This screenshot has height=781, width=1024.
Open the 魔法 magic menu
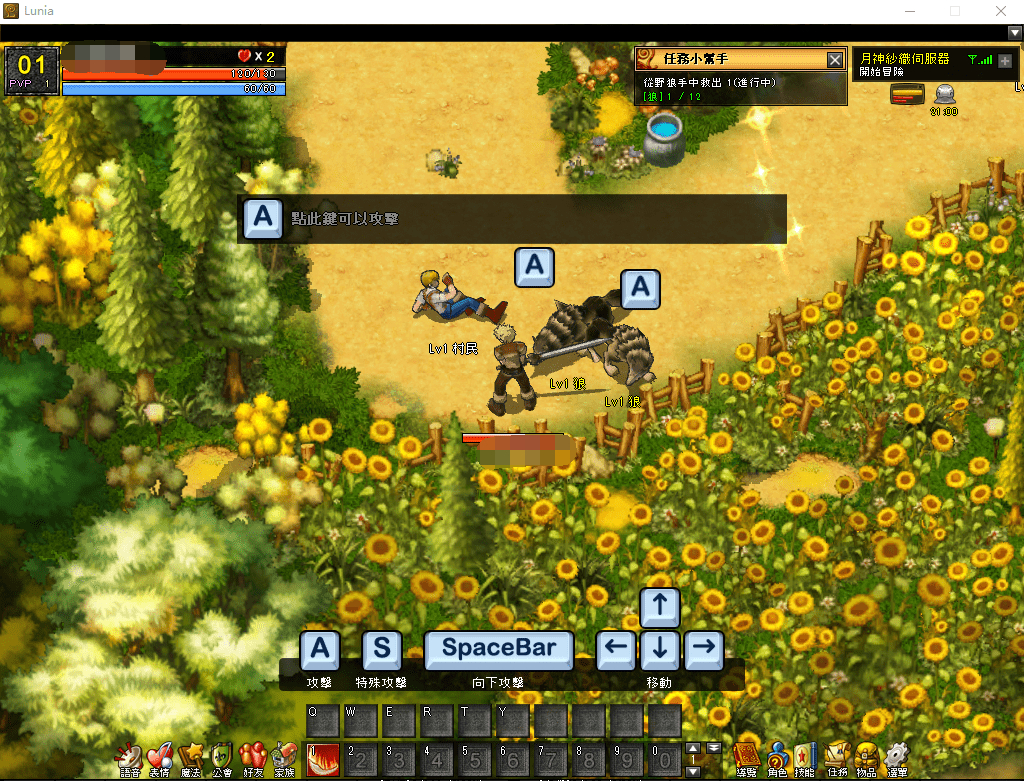(x=191, y=757)
